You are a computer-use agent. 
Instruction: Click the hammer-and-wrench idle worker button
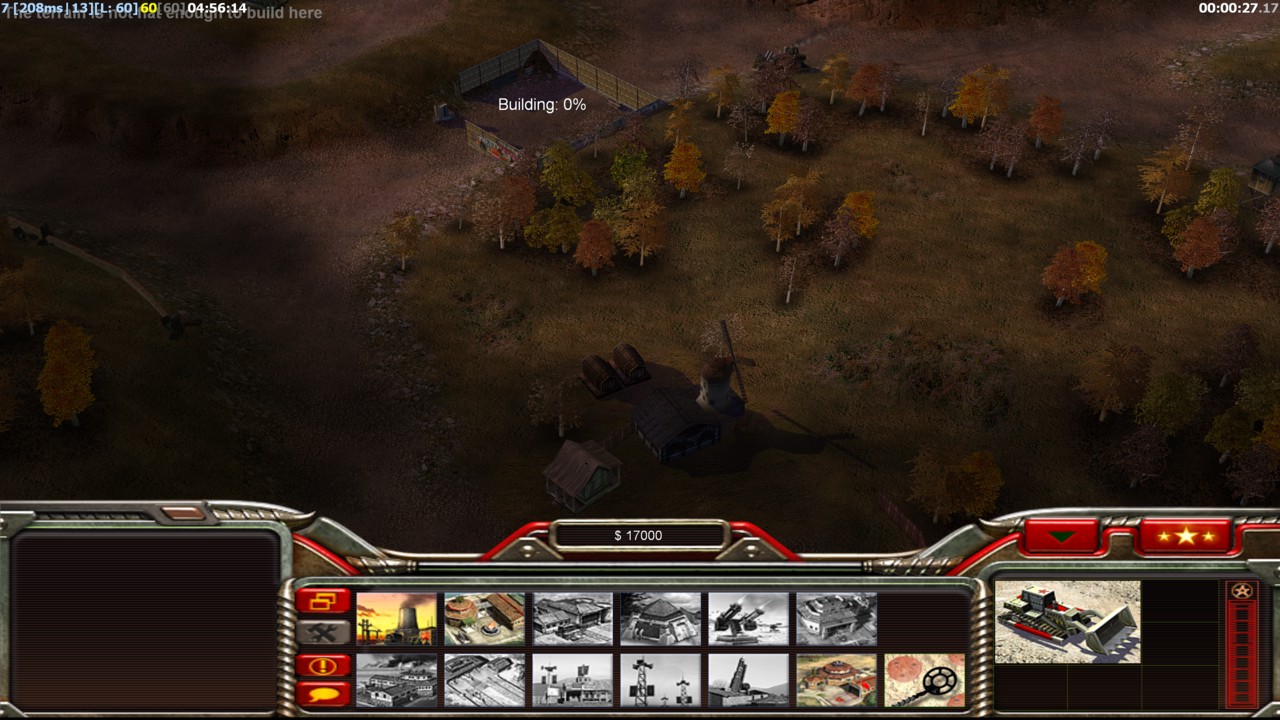click(323, 632)
